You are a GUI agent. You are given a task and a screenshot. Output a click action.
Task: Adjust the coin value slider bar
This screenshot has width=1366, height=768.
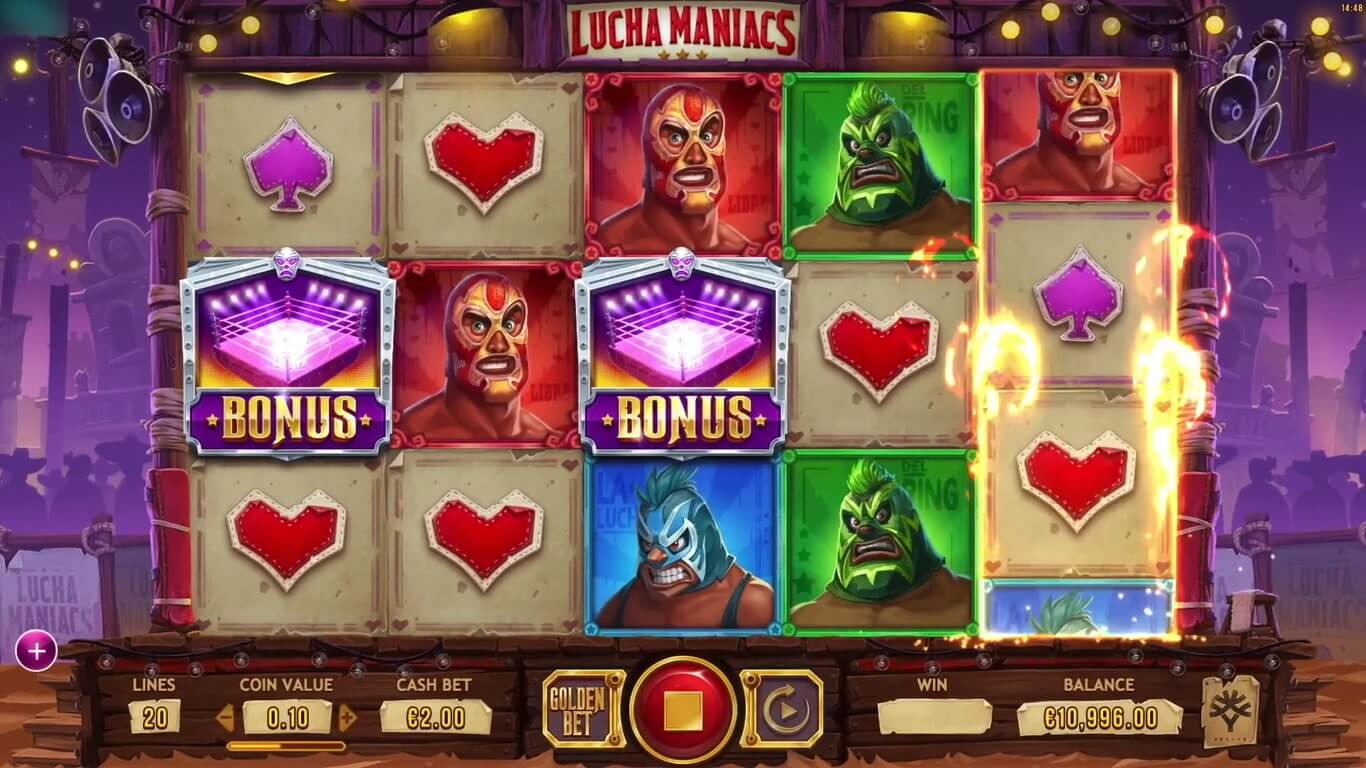pos(286,746)
